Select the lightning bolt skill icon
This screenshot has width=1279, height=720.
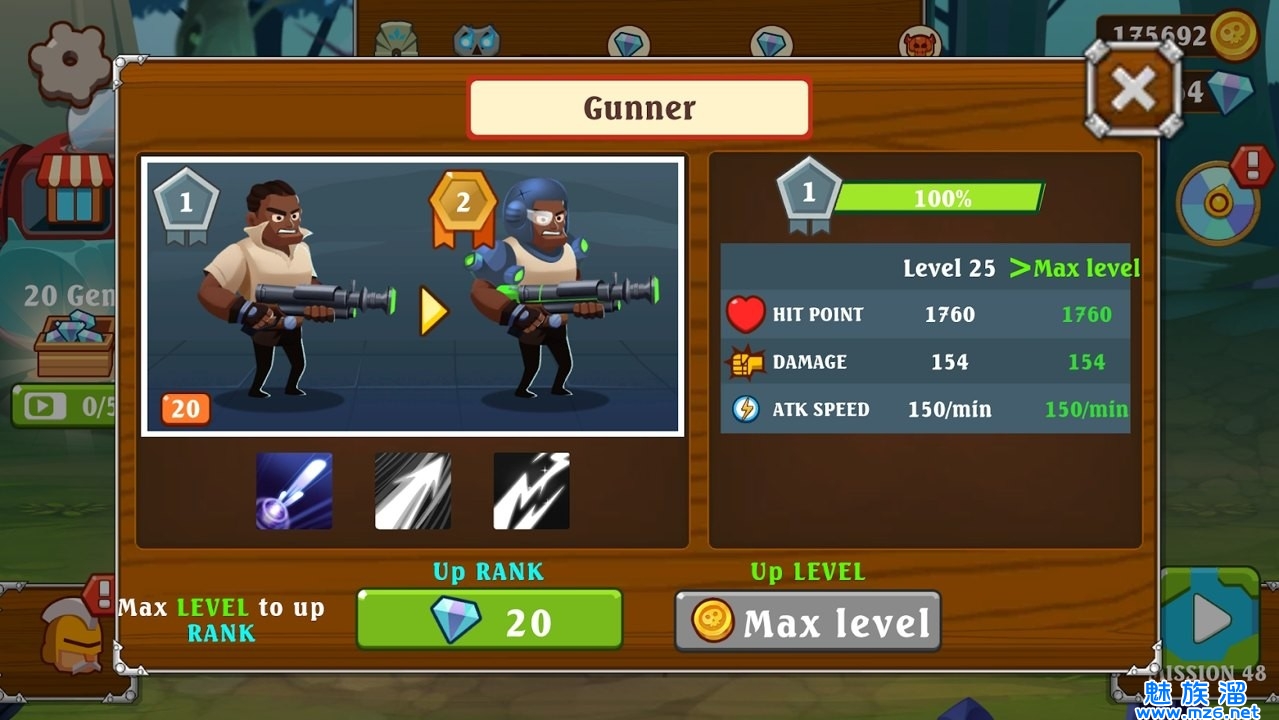point(531,491)
